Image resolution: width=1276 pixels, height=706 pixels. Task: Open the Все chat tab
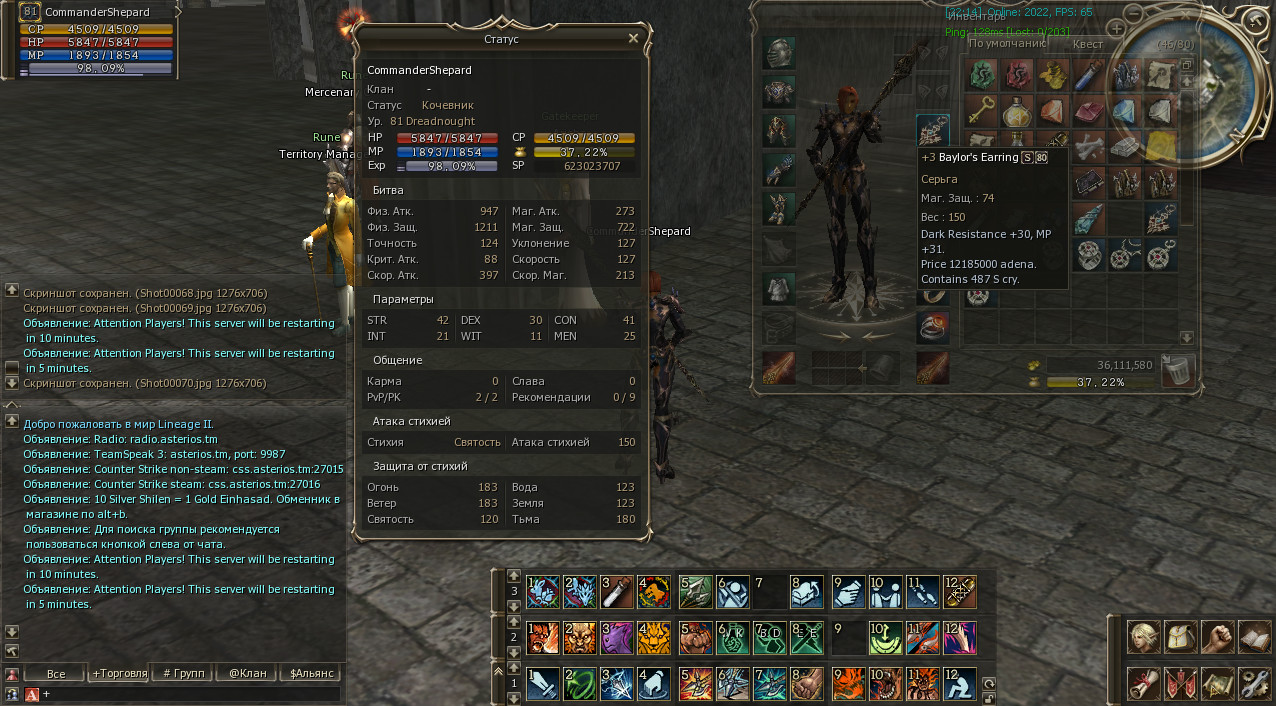tap(55, 673)
